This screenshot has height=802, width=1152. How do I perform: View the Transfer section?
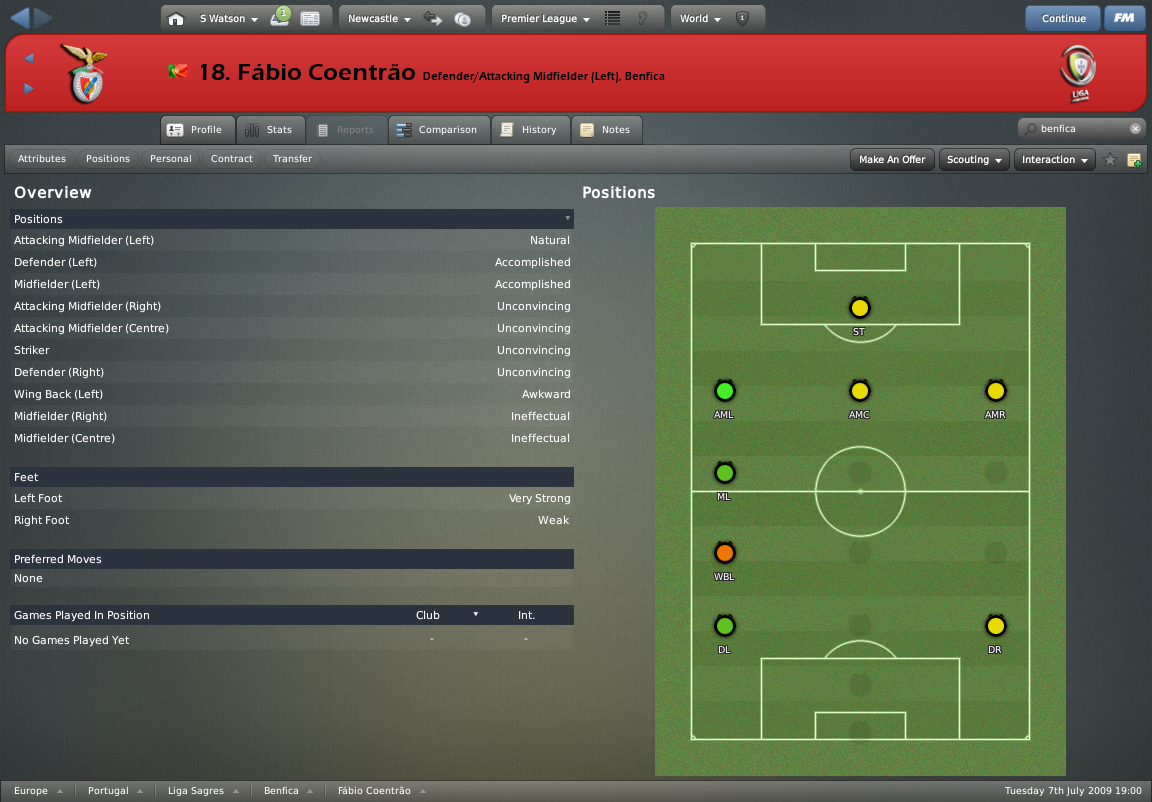292,159
